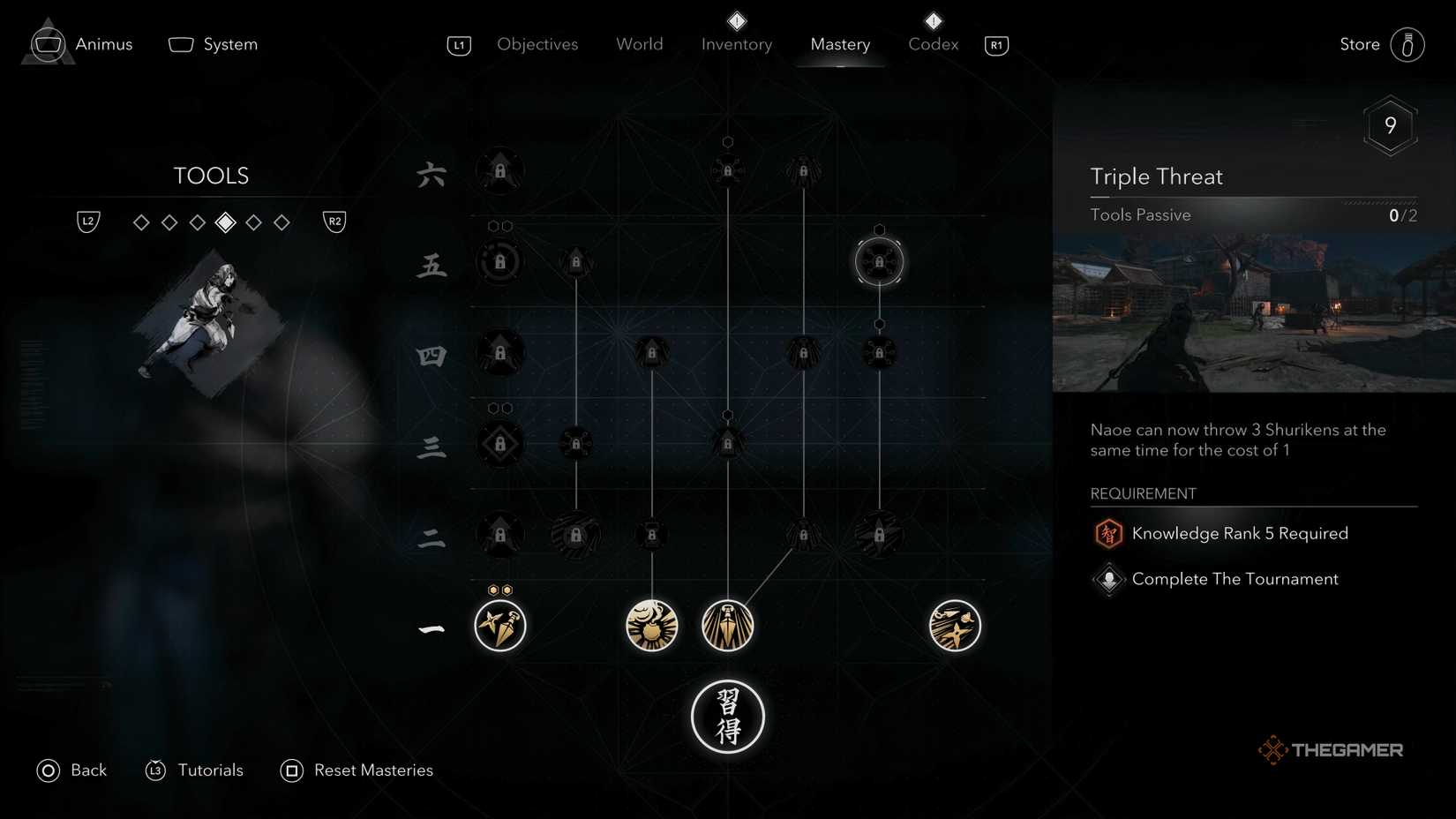Open the Codex tab
This screenshot has width=1456, height=819.
pyautogui.click(x=933, y=44)
